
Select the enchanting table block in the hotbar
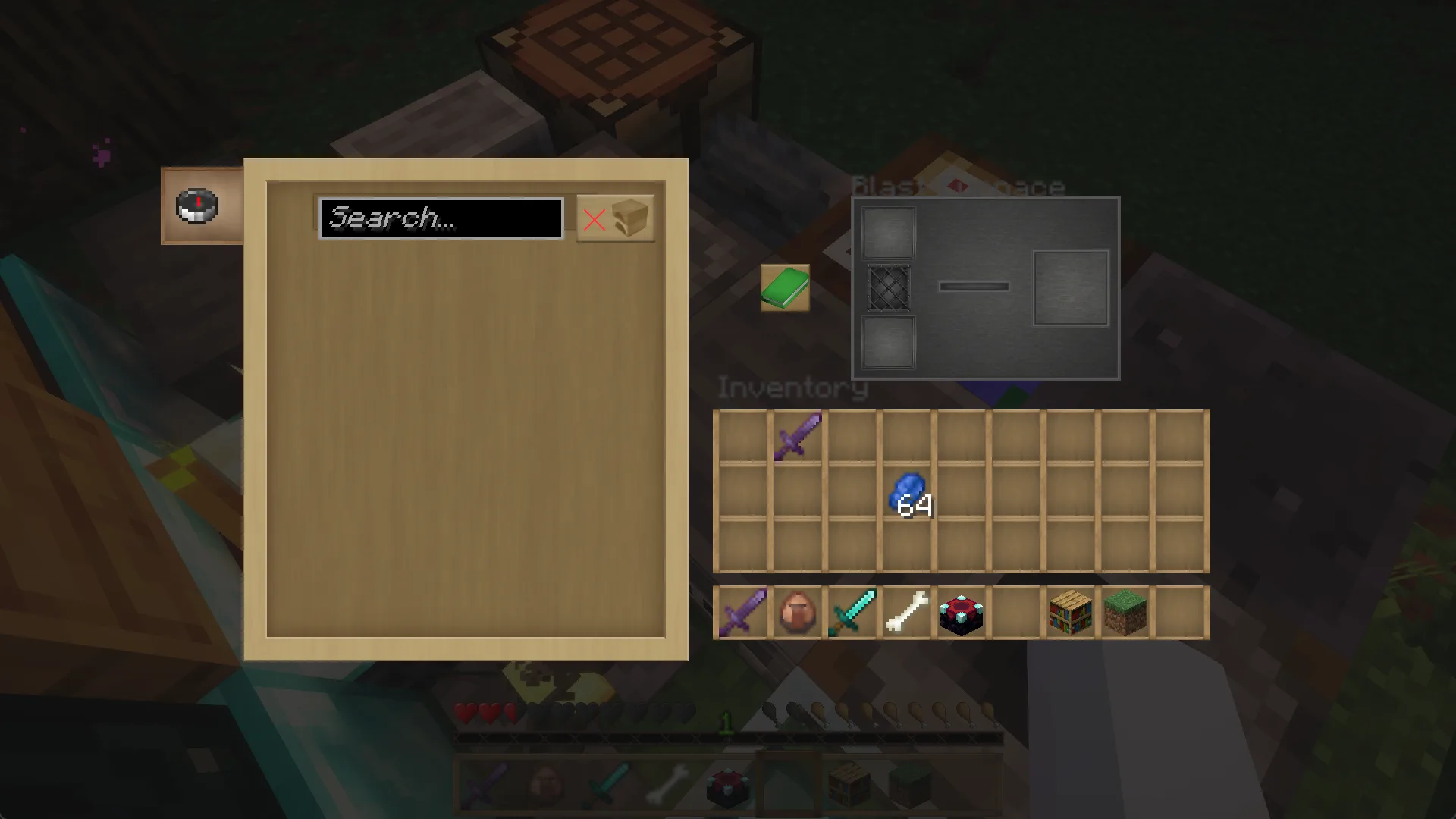point(961,612)
